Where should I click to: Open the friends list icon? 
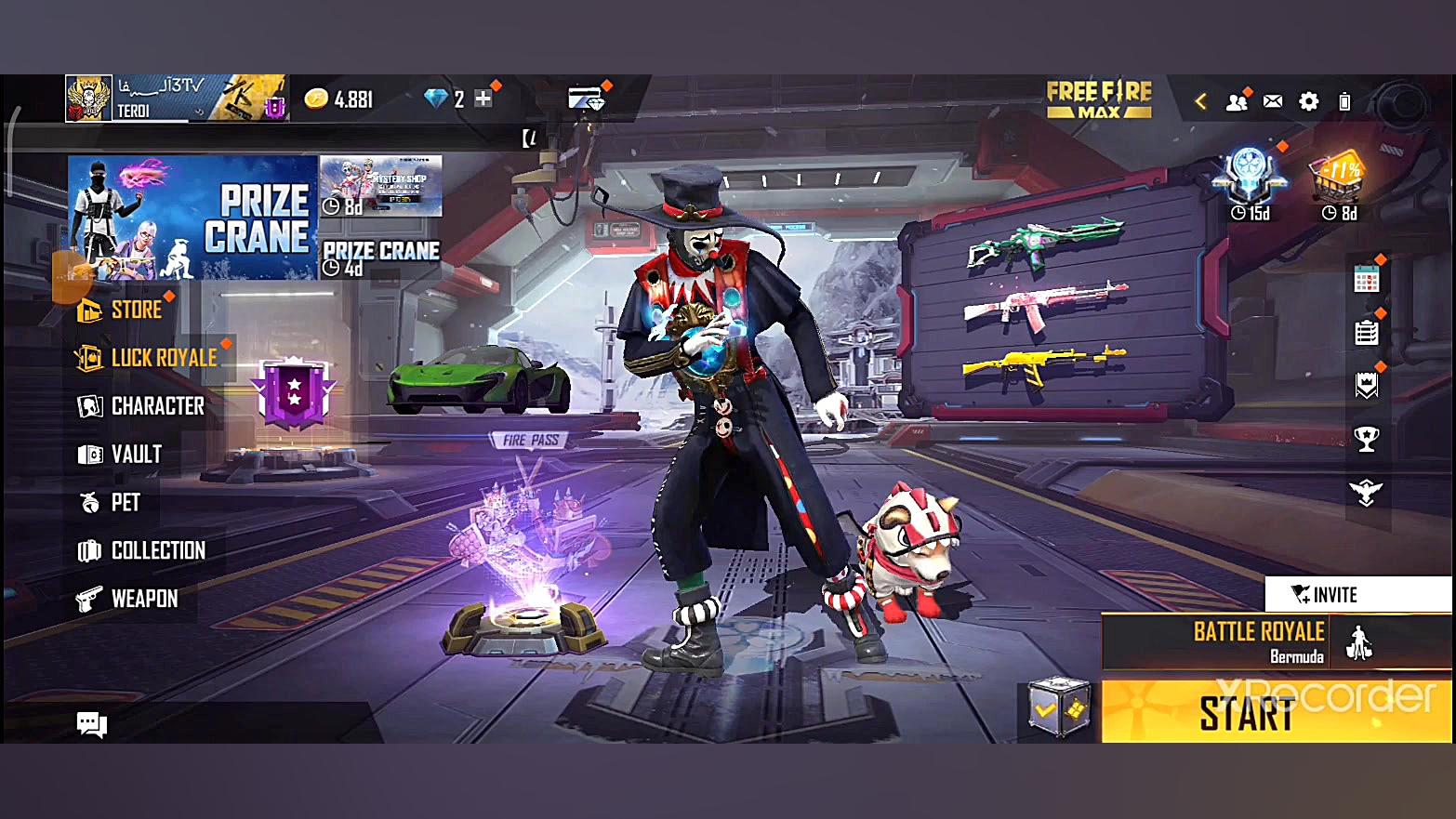1237,101
